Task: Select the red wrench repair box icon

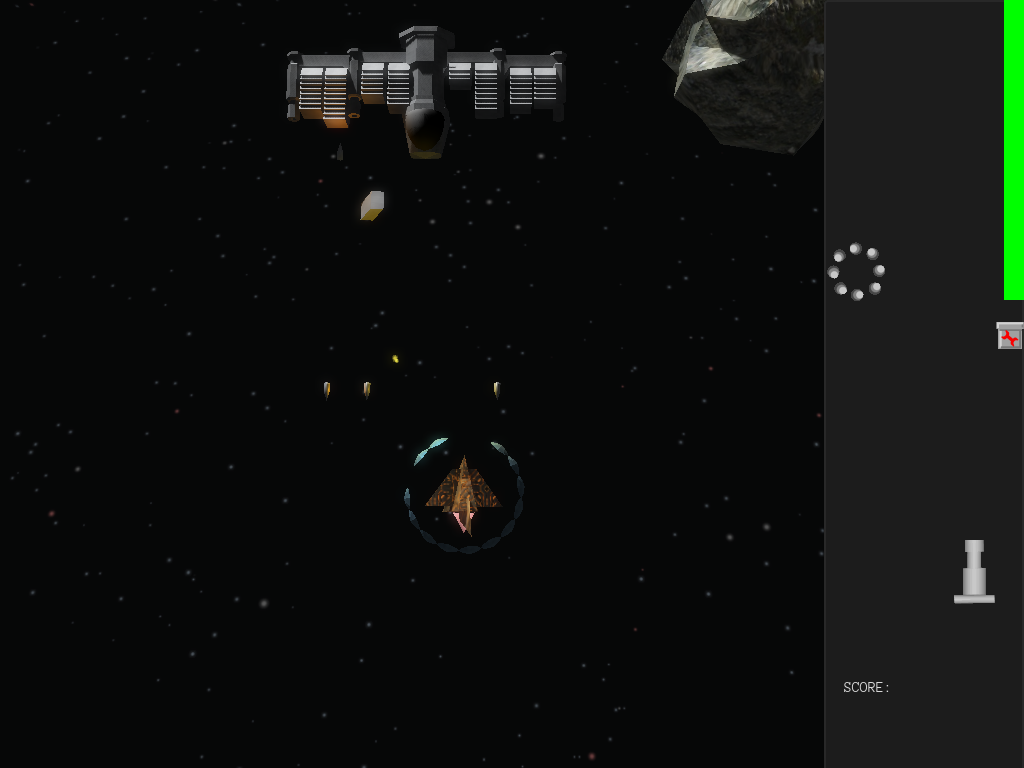Action: [1010, 337]
